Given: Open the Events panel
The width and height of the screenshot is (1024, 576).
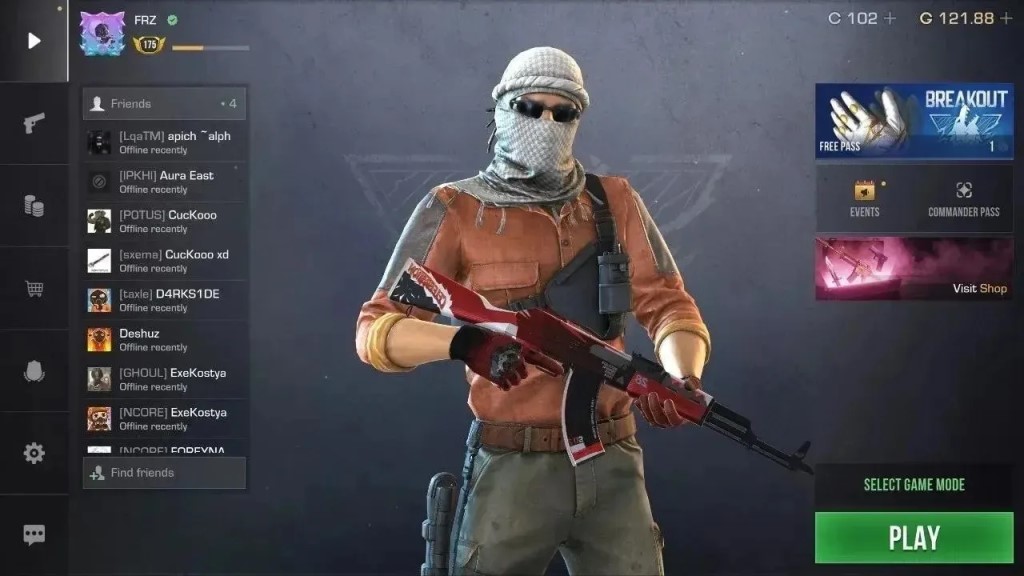Looking at the screenshot, I should (x=864, y=198).
